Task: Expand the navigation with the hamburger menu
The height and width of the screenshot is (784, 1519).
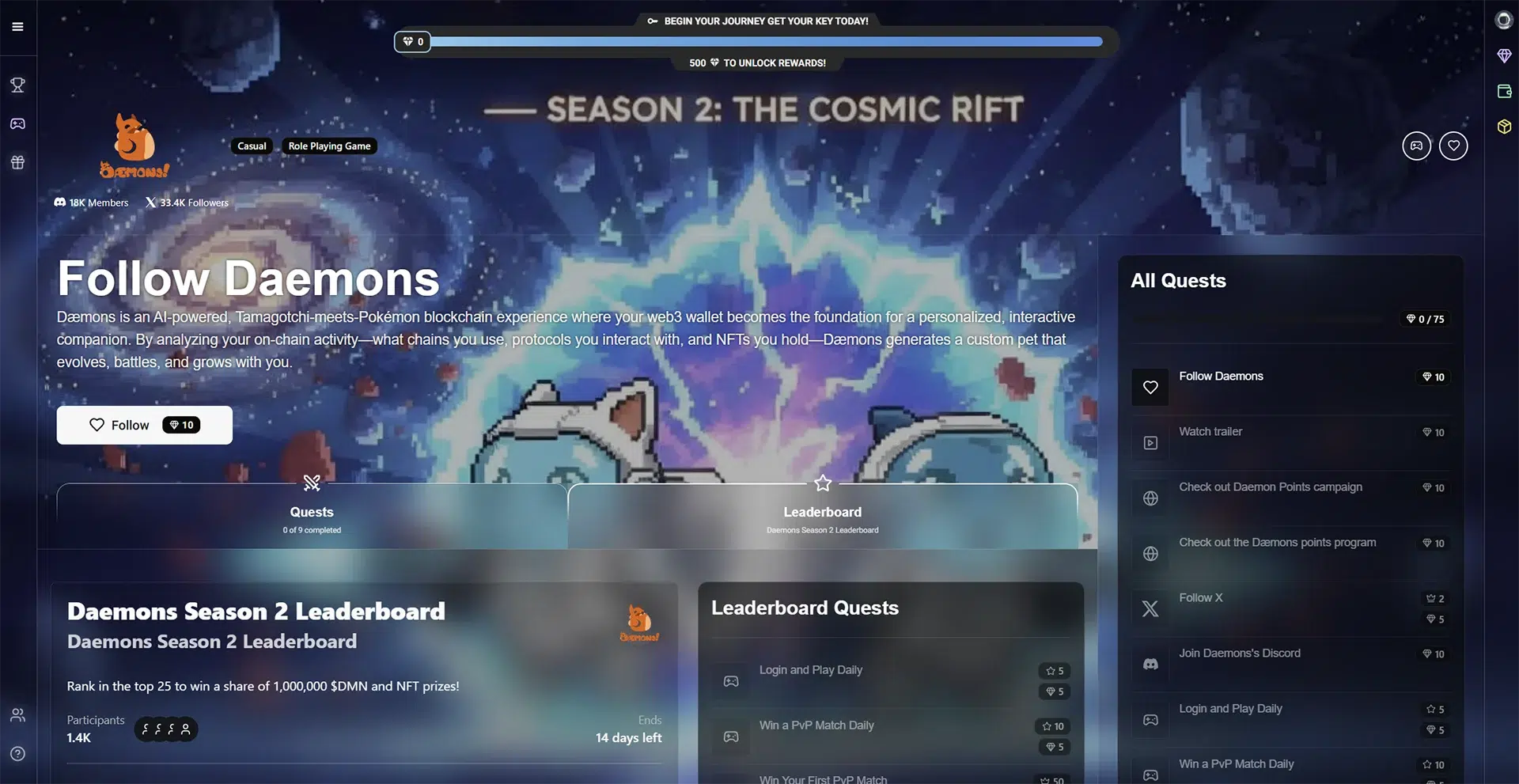Action: point(17,26)
